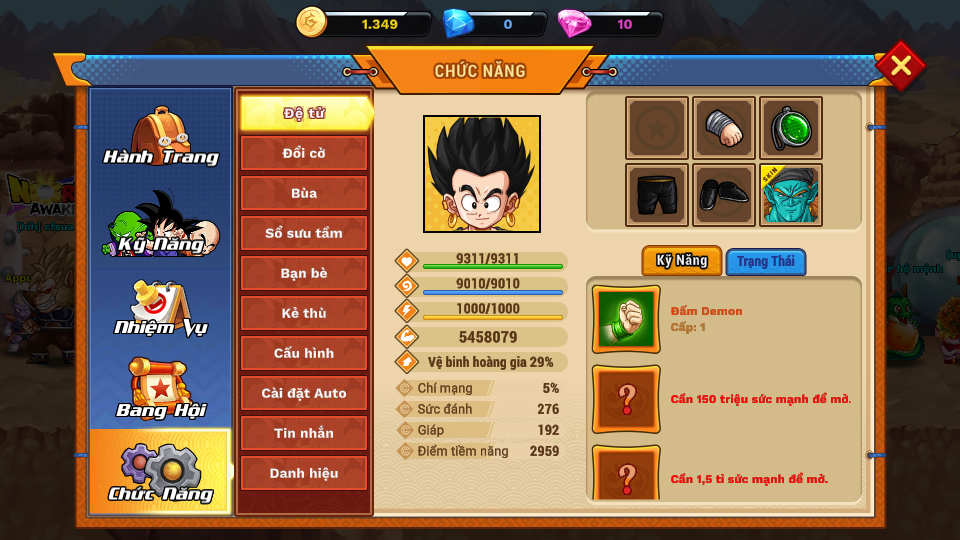Open Tin nhắn messages

click(304, 433)
